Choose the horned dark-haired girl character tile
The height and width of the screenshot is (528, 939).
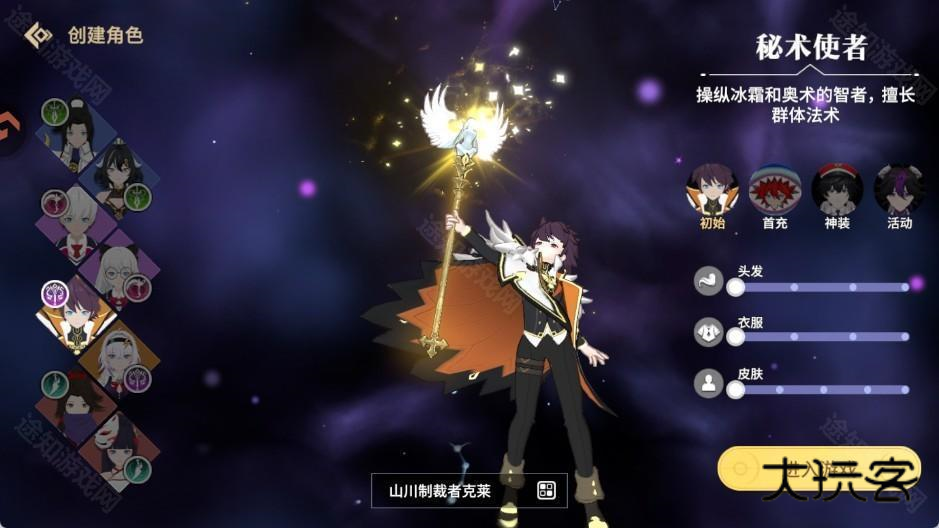(x=118, y=177)
